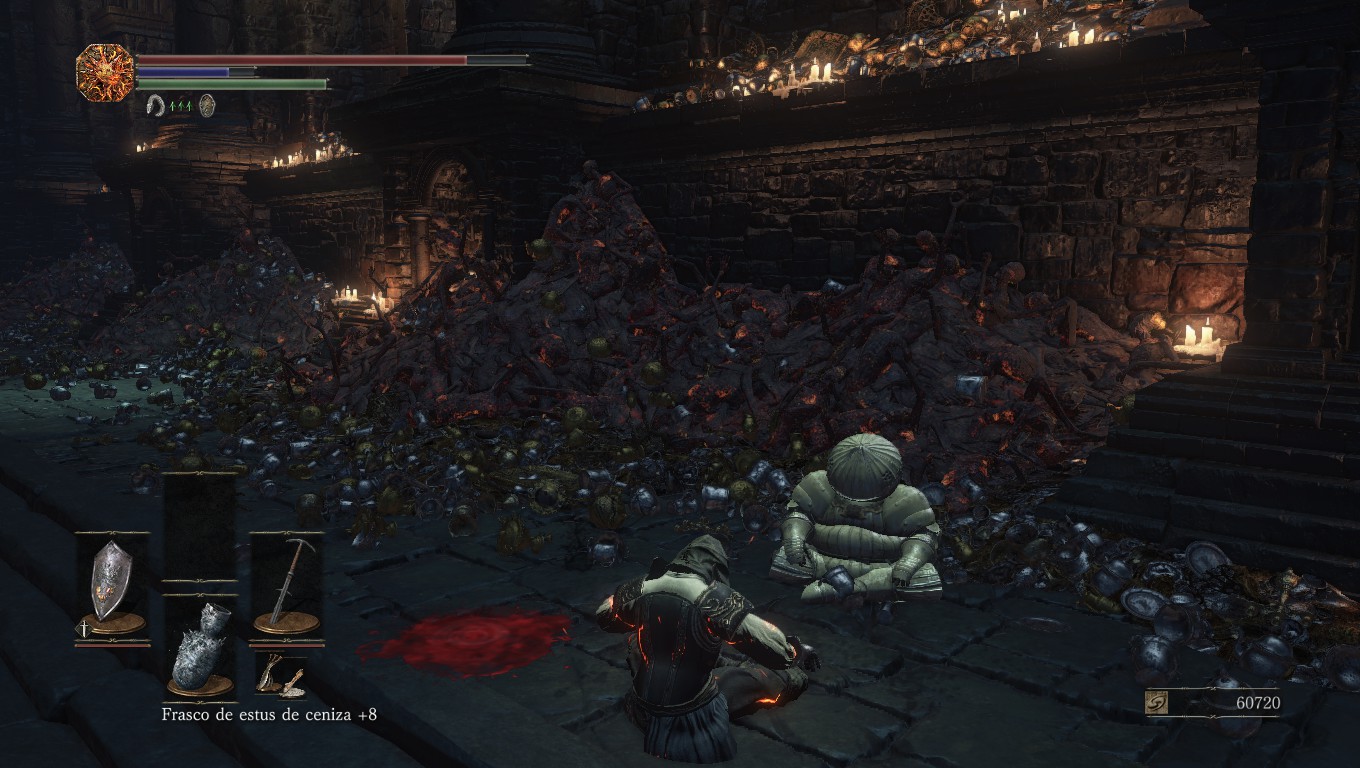
Task: Click the three green arrows buff icon
Action: pyautogui.click(x=181, y=105)
